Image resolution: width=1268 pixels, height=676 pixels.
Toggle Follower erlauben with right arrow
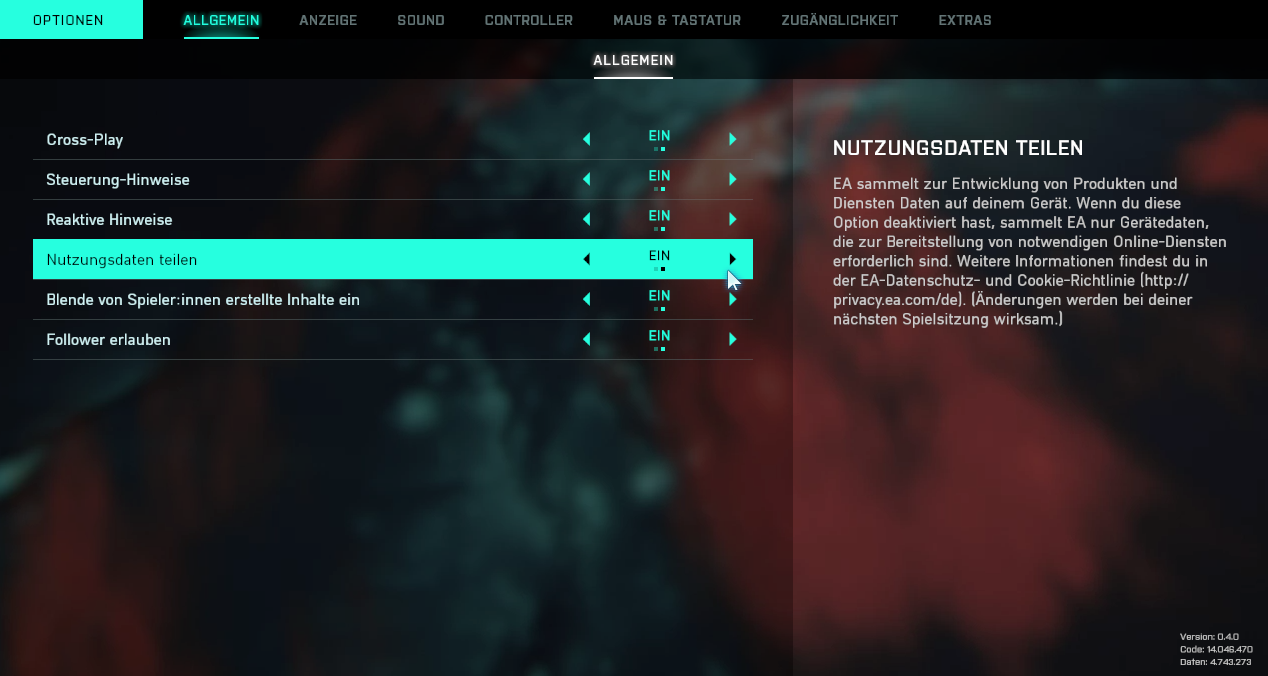coord(733,339)
